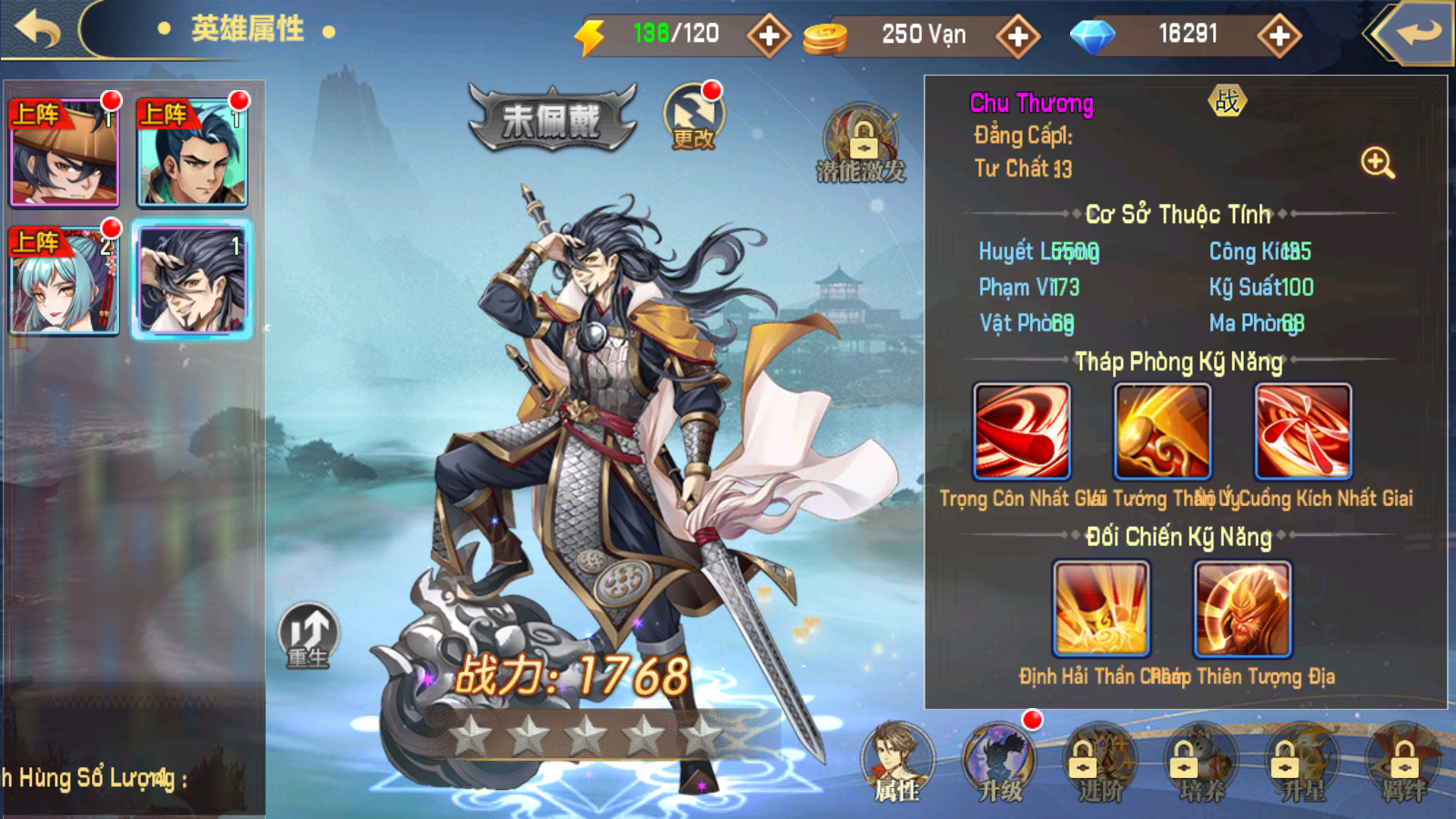Switch to the 升级 level-up tab
The height and width of the screenshot is (819, 1456).
point(999,763)
